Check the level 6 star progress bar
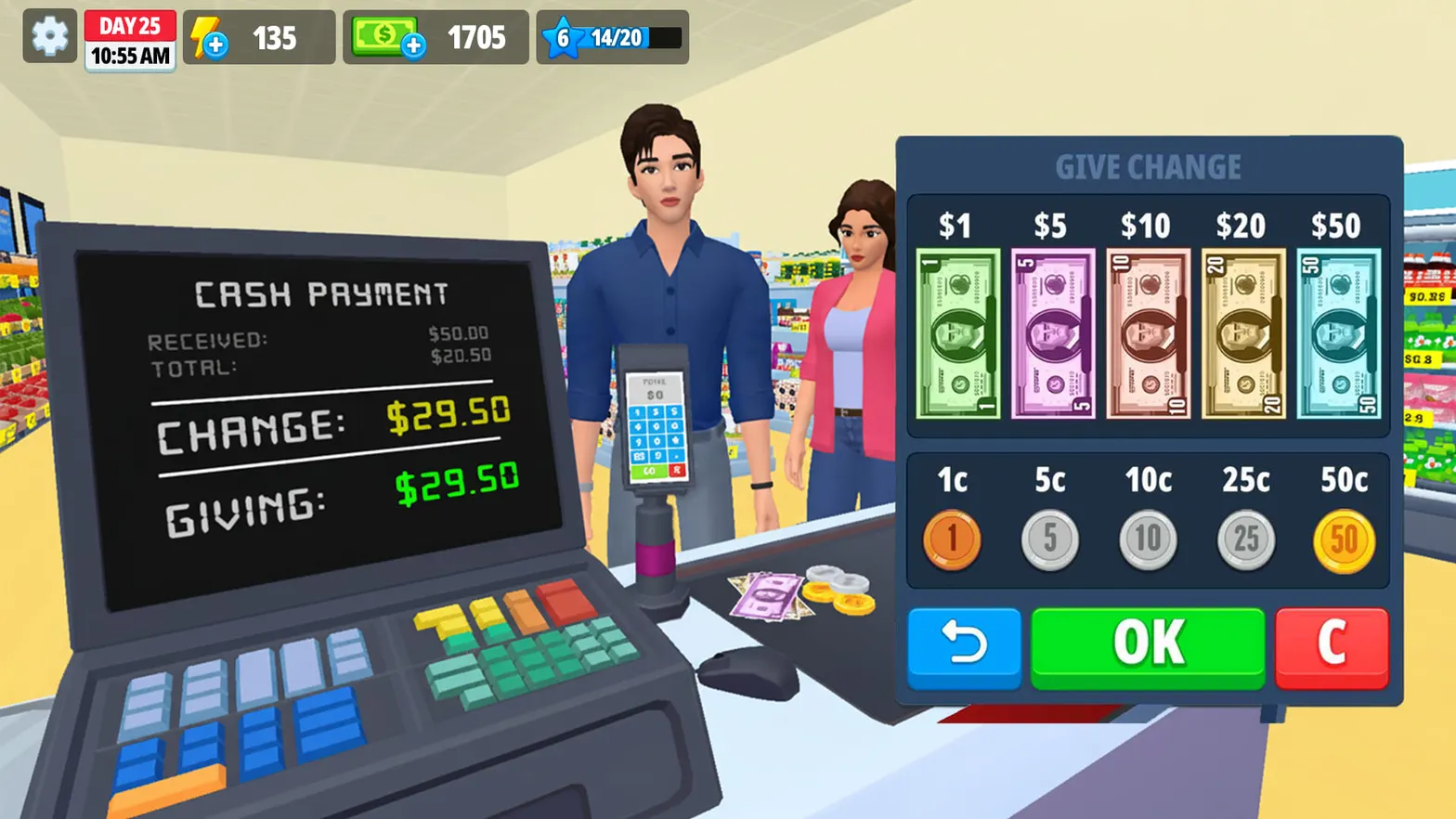 610,37
